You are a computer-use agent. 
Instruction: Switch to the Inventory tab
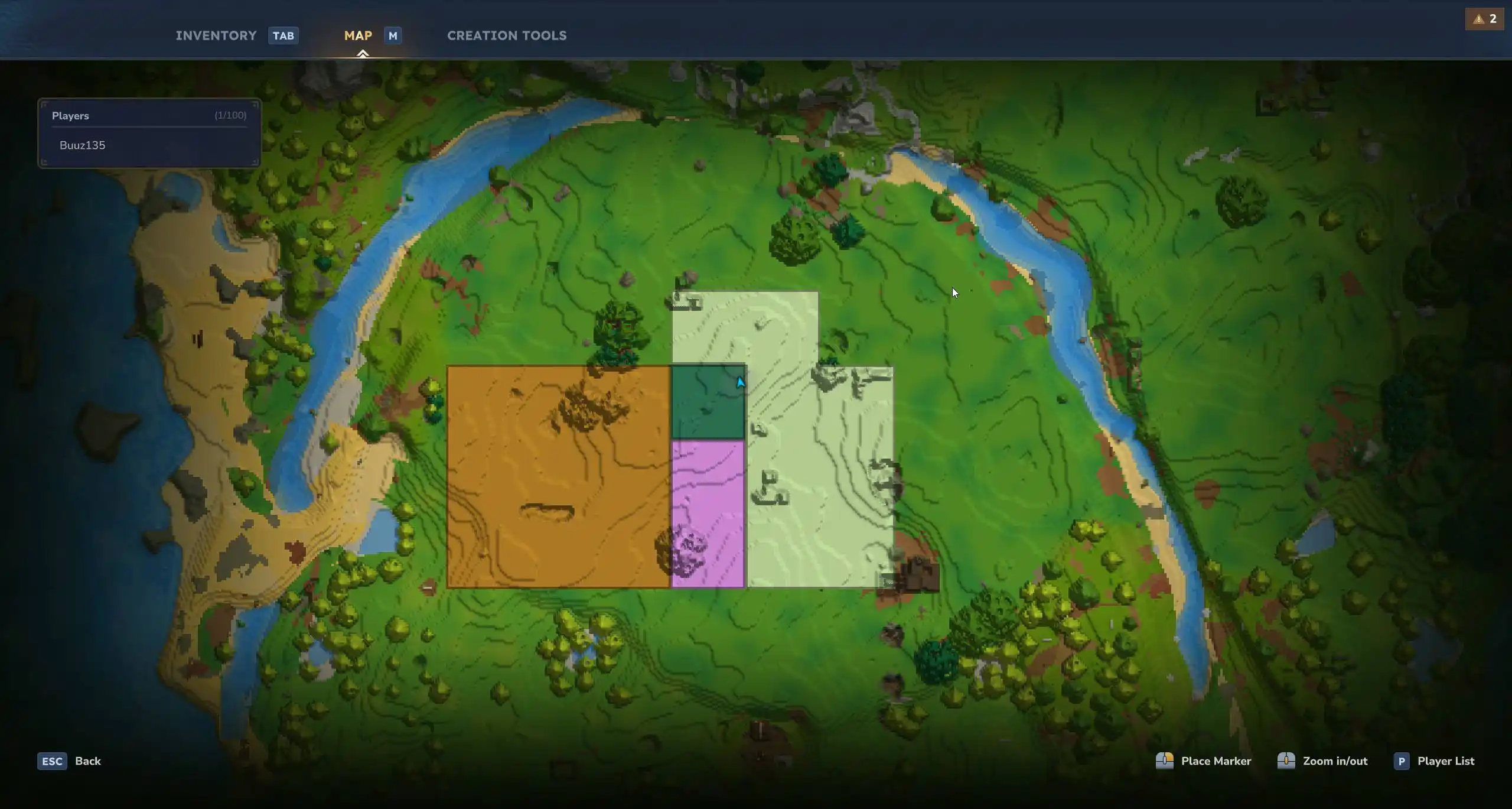[x=216, y=35]
